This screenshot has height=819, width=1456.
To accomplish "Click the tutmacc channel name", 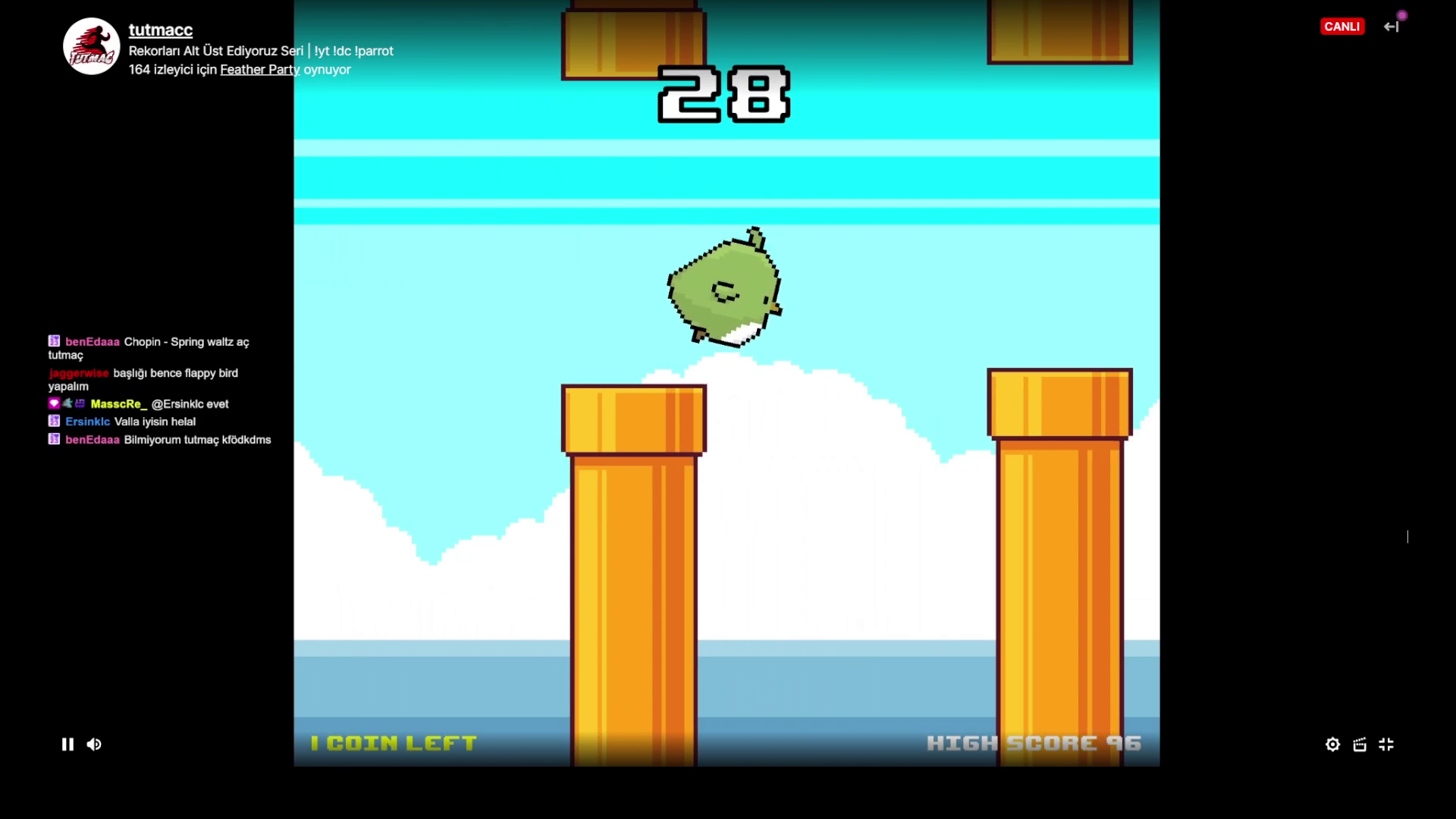I will pyautogui.click(x=160, y=30).
